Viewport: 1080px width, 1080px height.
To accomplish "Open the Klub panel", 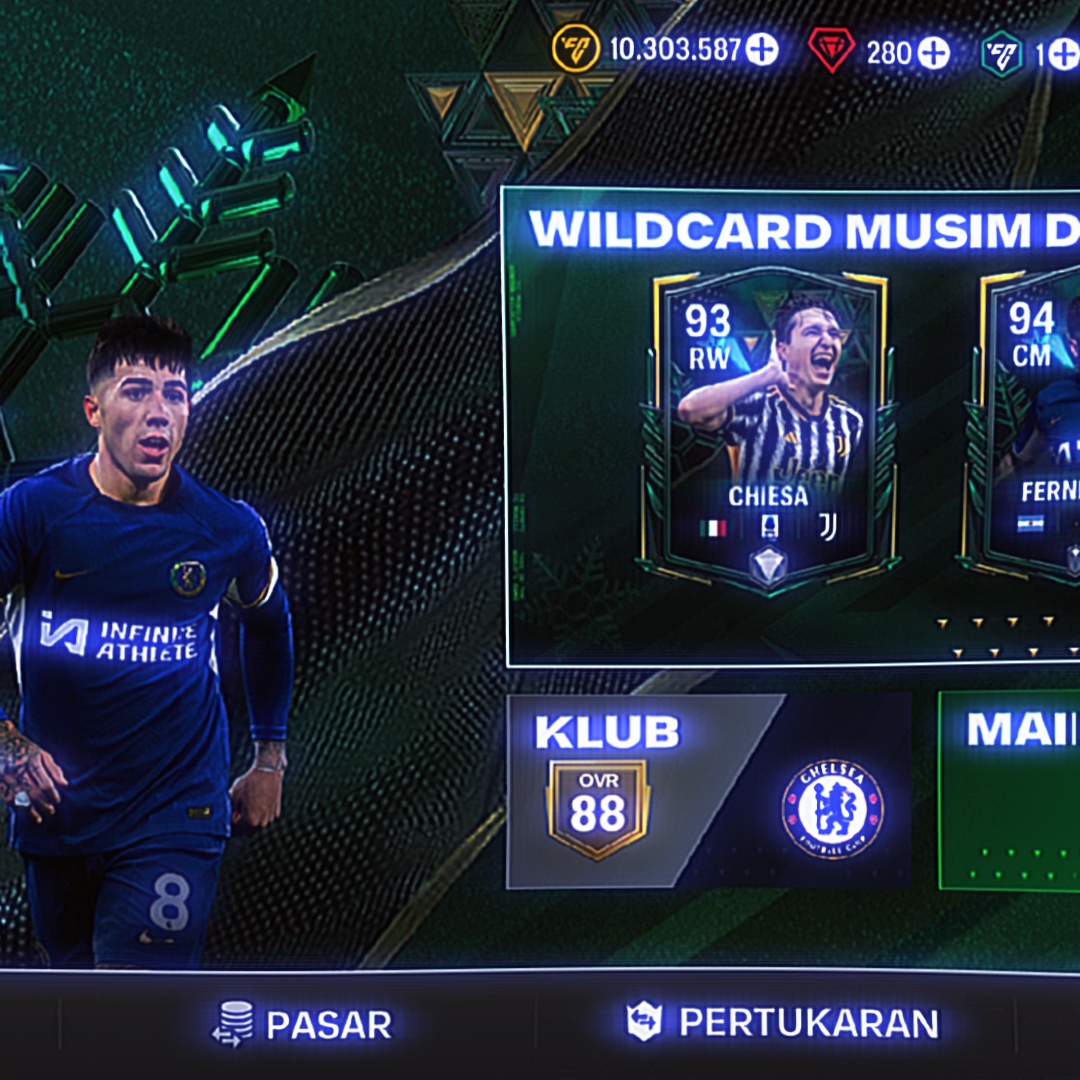I will pyautogui.click(x=708, y=790).
